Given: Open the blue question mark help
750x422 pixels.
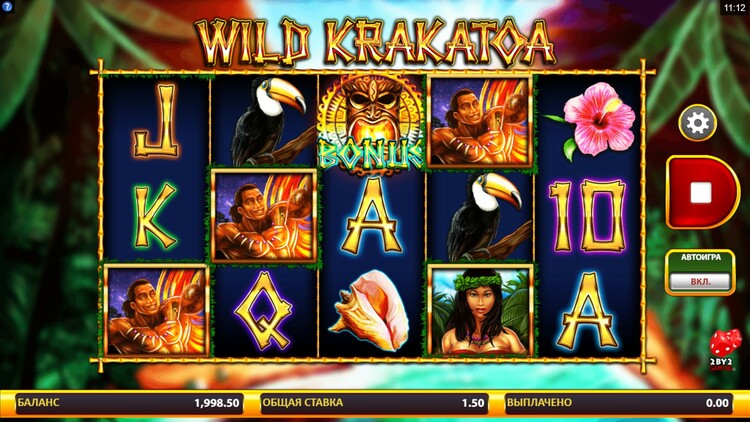Looking at the screenshot, I should (6, 6).
